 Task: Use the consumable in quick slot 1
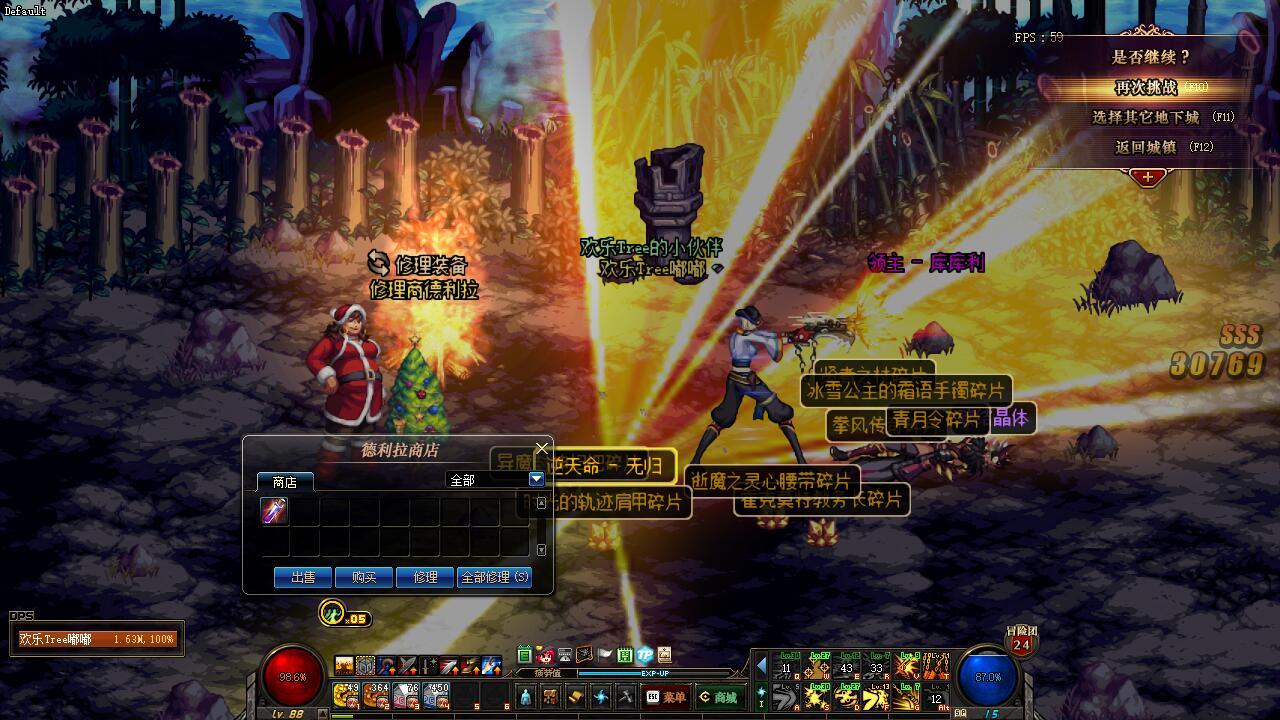346,695
